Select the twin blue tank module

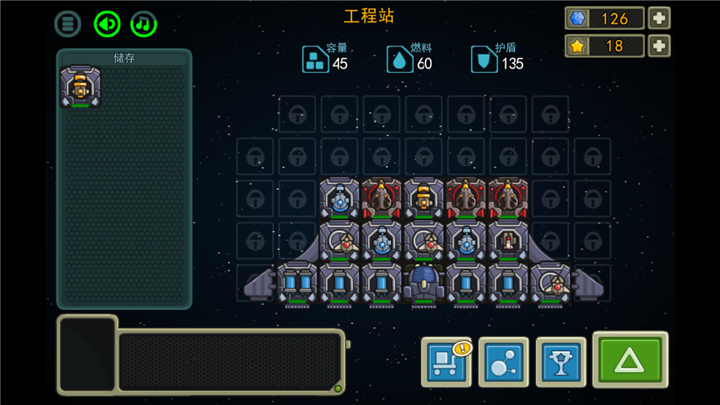297,283
